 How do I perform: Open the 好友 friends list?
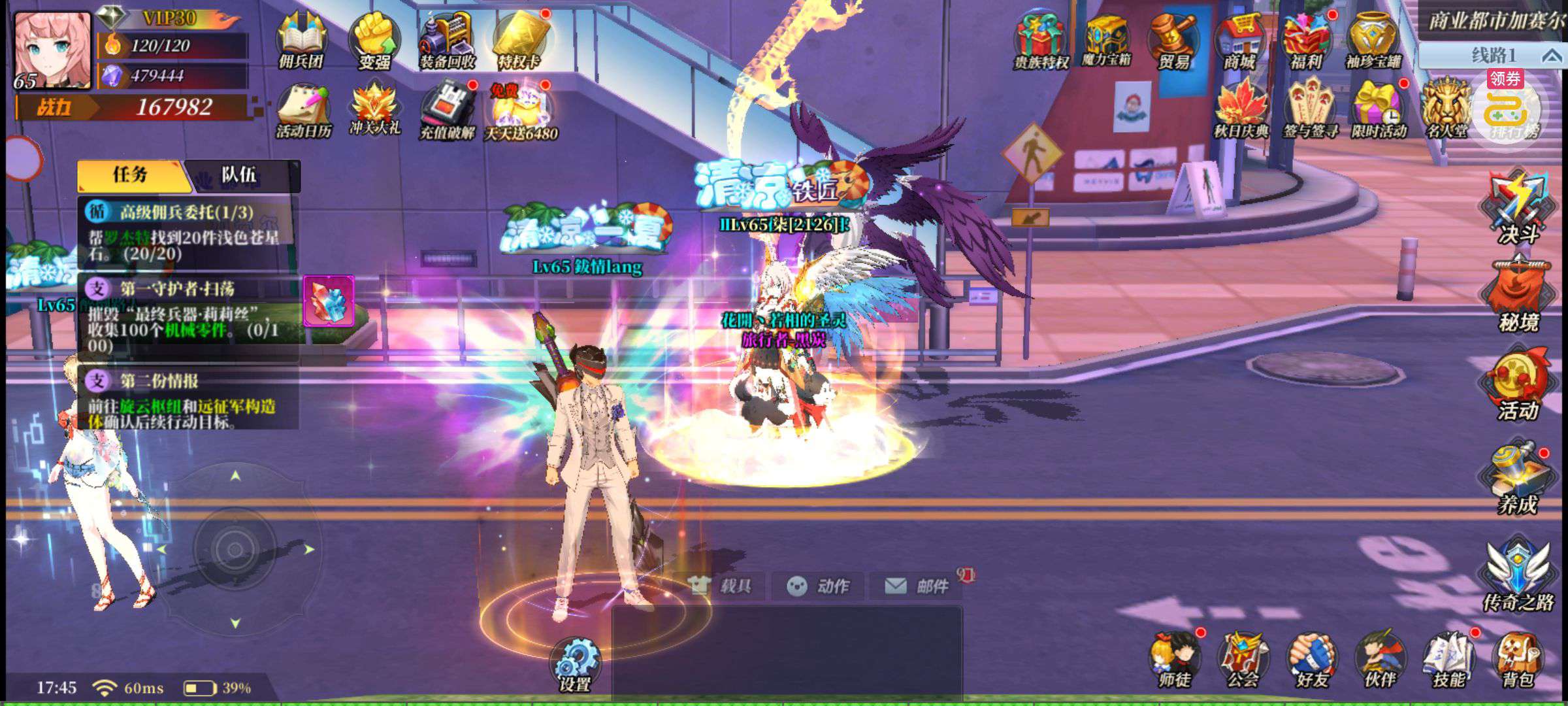pos(1312,660)
